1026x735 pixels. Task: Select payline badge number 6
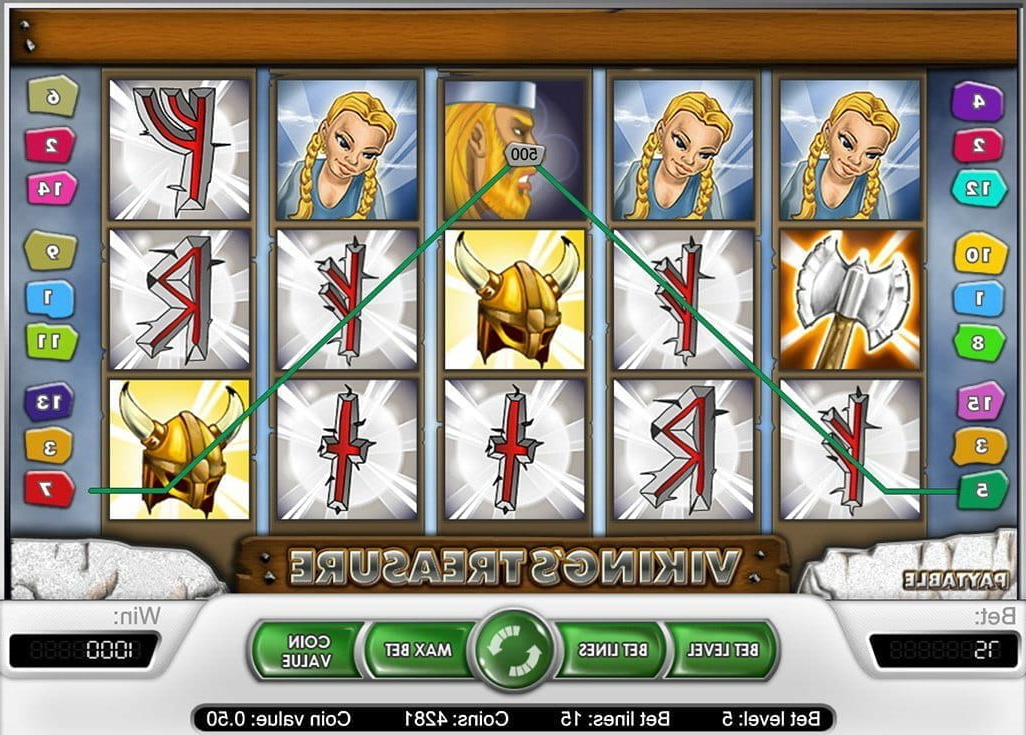click(49, 95)
